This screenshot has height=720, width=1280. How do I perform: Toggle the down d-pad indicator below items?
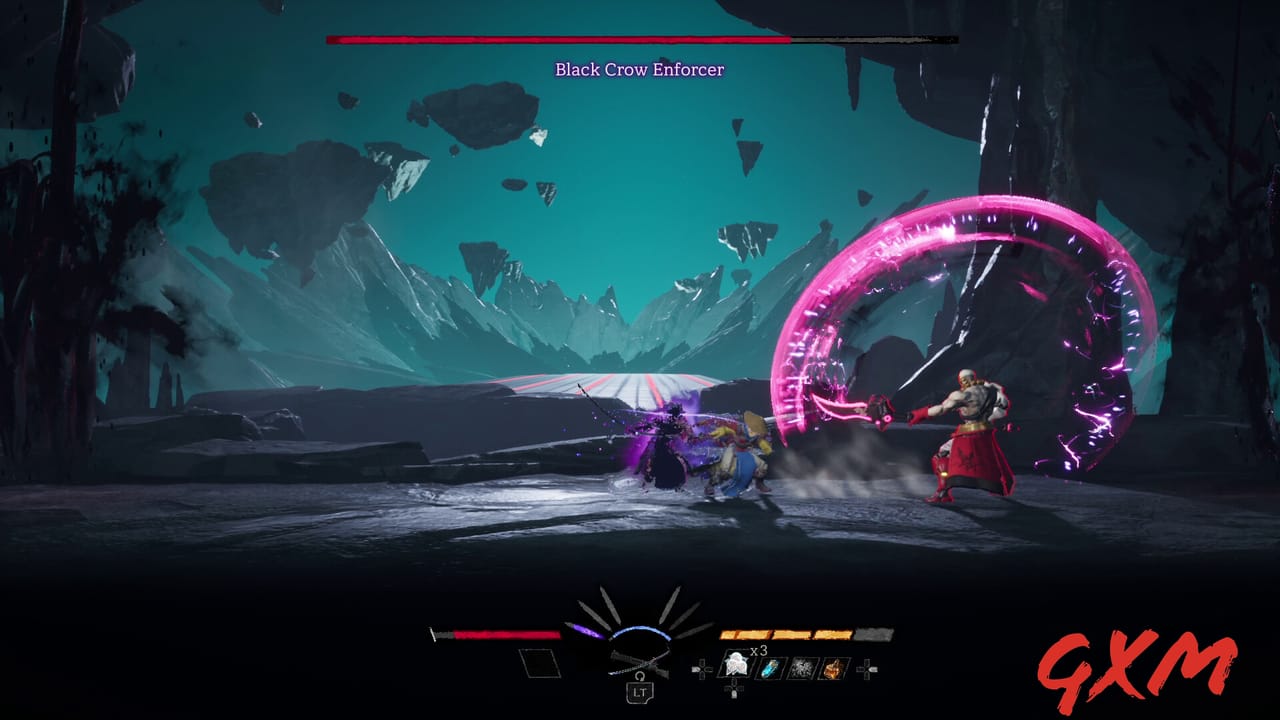pyautogui.click(x=734, y=688)
